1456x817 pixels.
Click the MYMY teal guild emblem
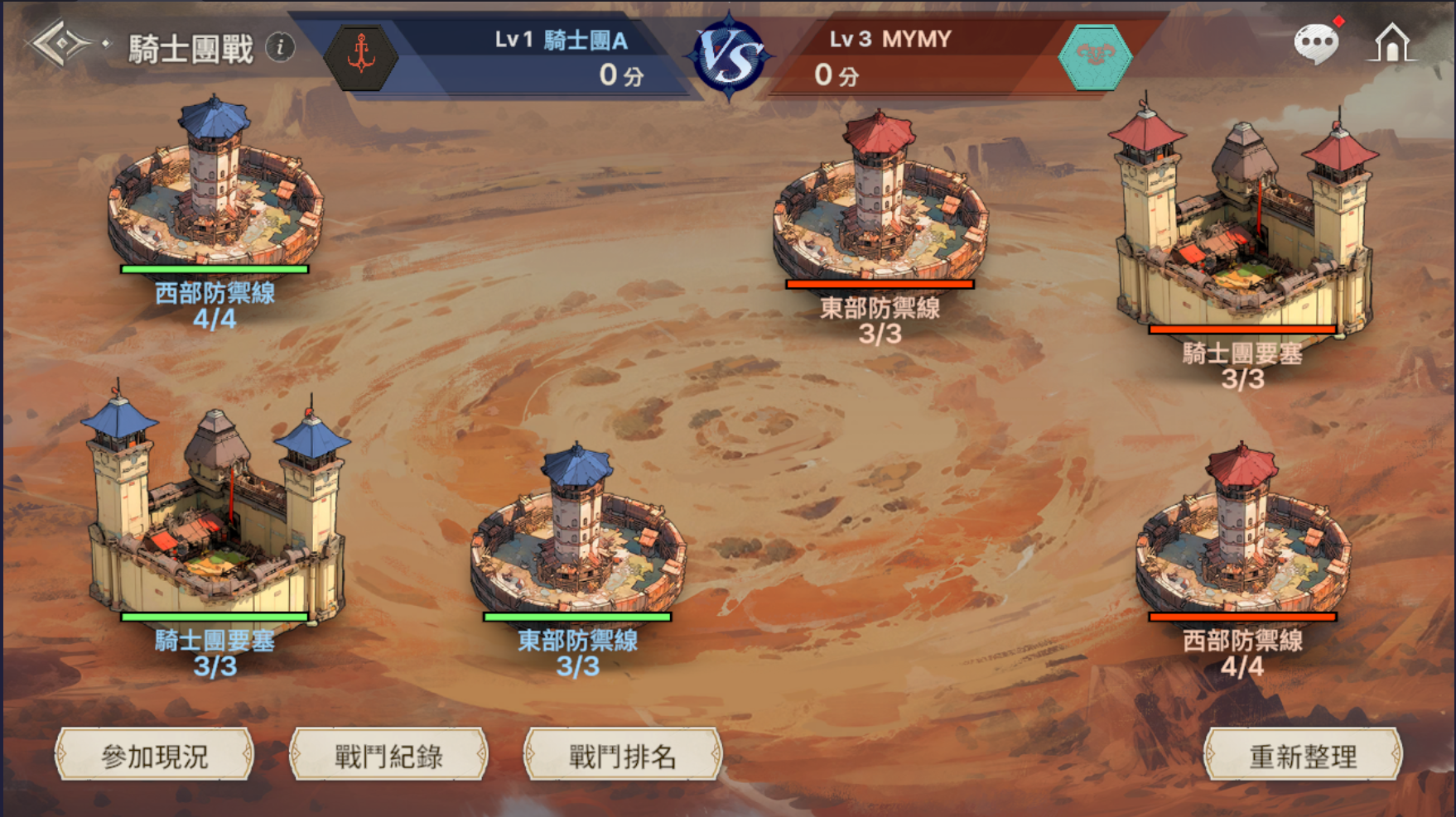click(x=1095, y=56)
